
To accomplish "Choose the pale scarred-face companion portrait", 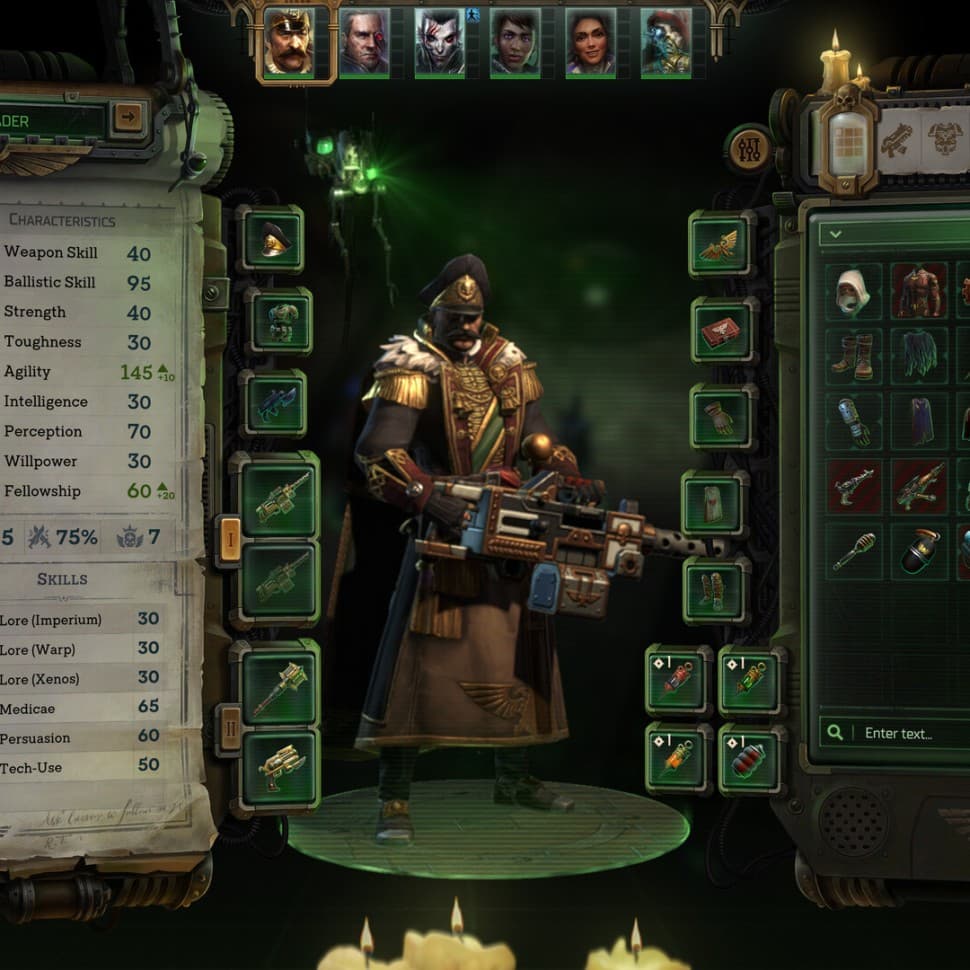I will [439, 43].
